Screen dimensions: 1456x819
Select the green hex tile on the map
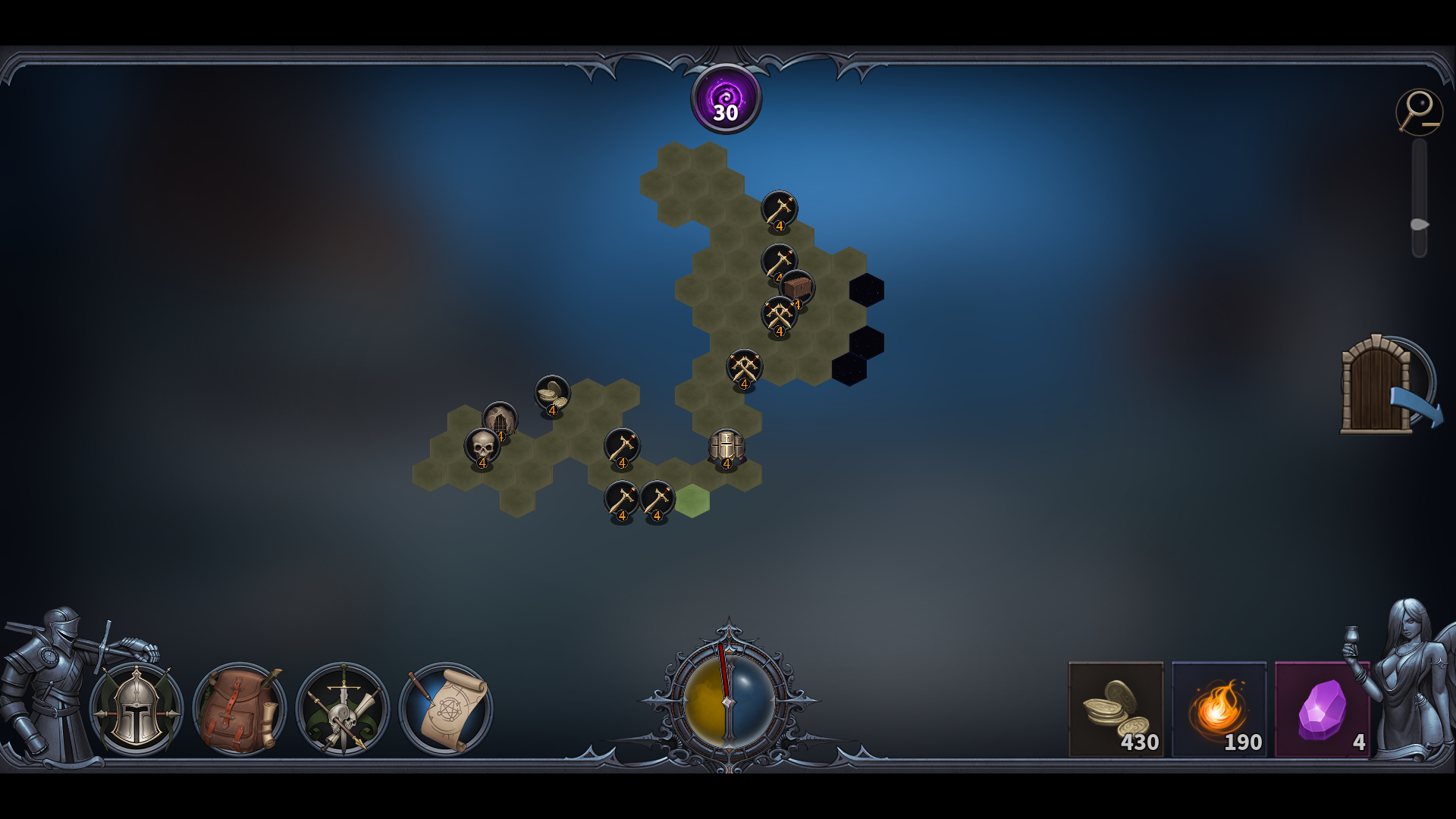point(692,502)
